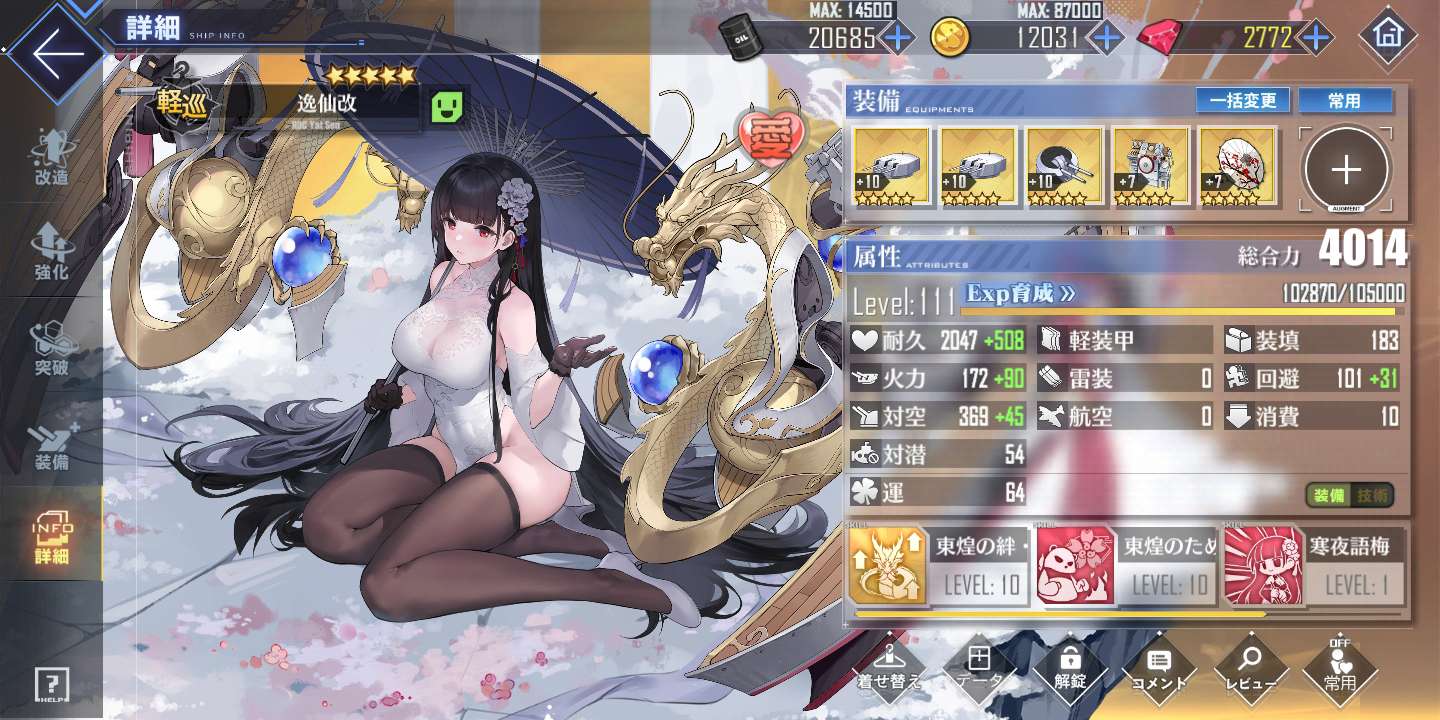Tap the 一括変更 bulk change button
This screenshot has width=1440, height=720.
coord(1243,101)
